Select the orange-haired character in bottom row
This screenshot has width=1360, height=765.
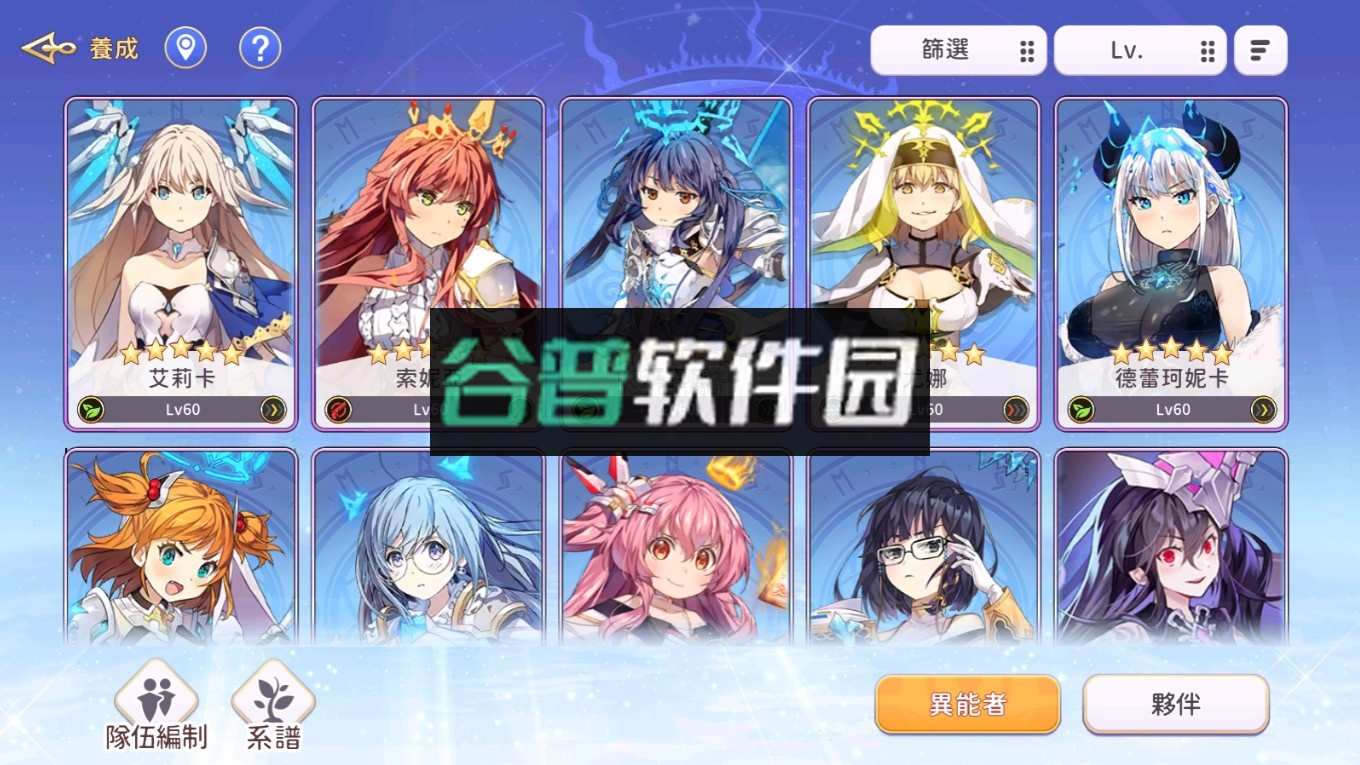(181, 550)
